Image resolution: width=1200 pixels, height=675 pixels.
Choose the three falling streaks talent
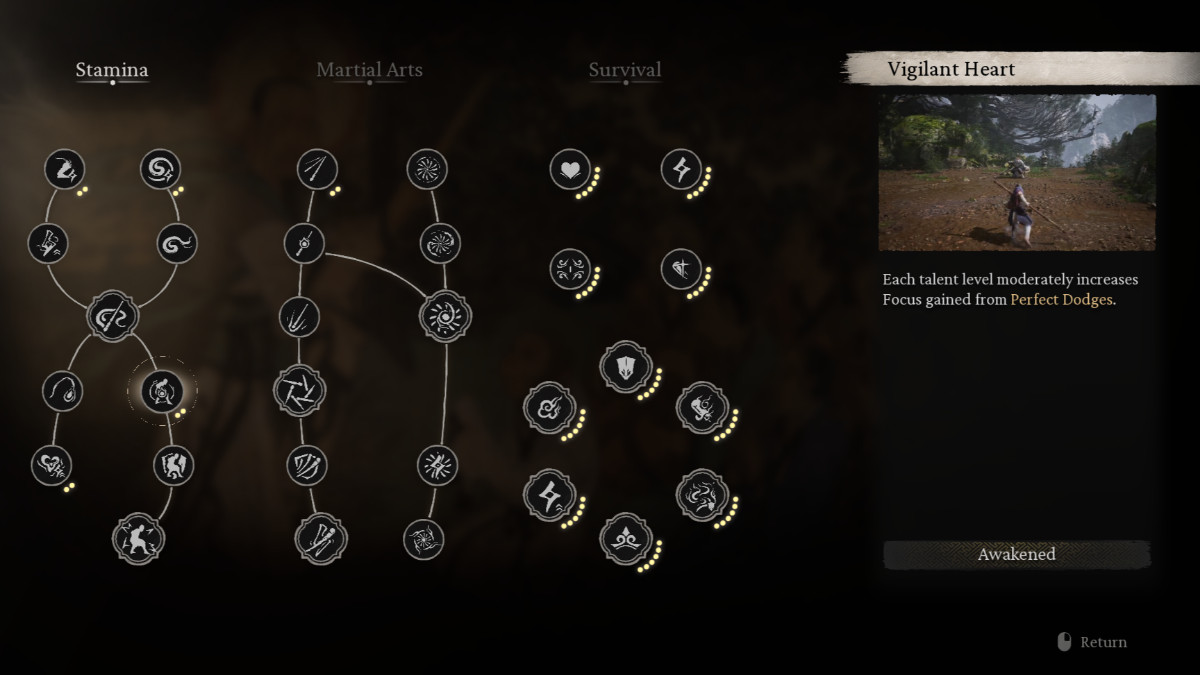299,317
